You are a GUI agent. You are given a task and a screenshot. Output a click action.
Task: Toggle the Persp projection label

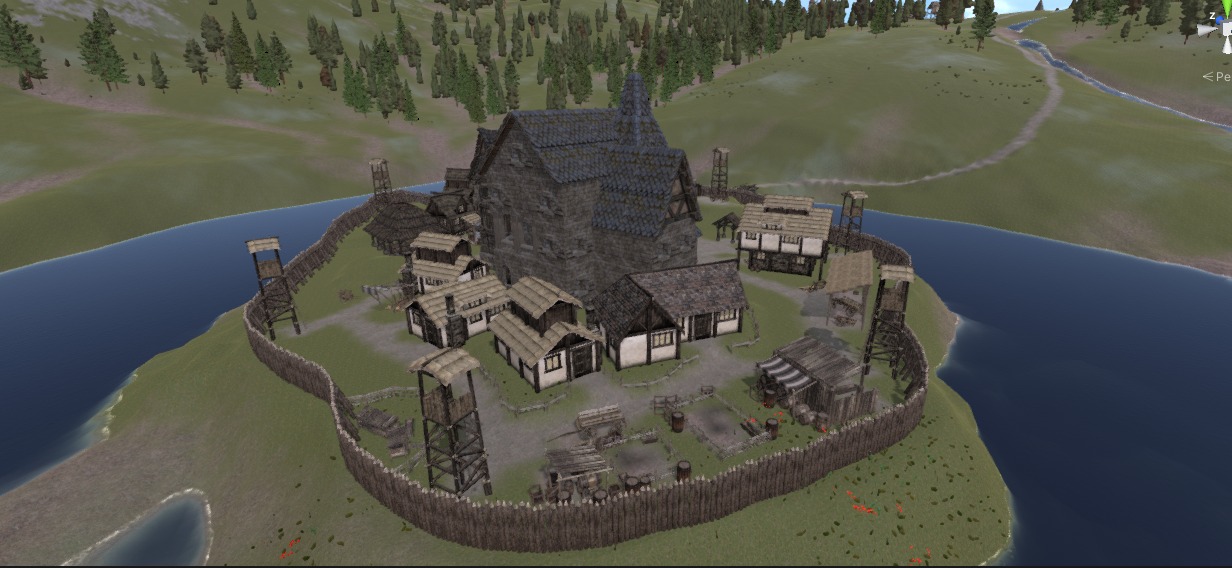[x=1219, y=76]
